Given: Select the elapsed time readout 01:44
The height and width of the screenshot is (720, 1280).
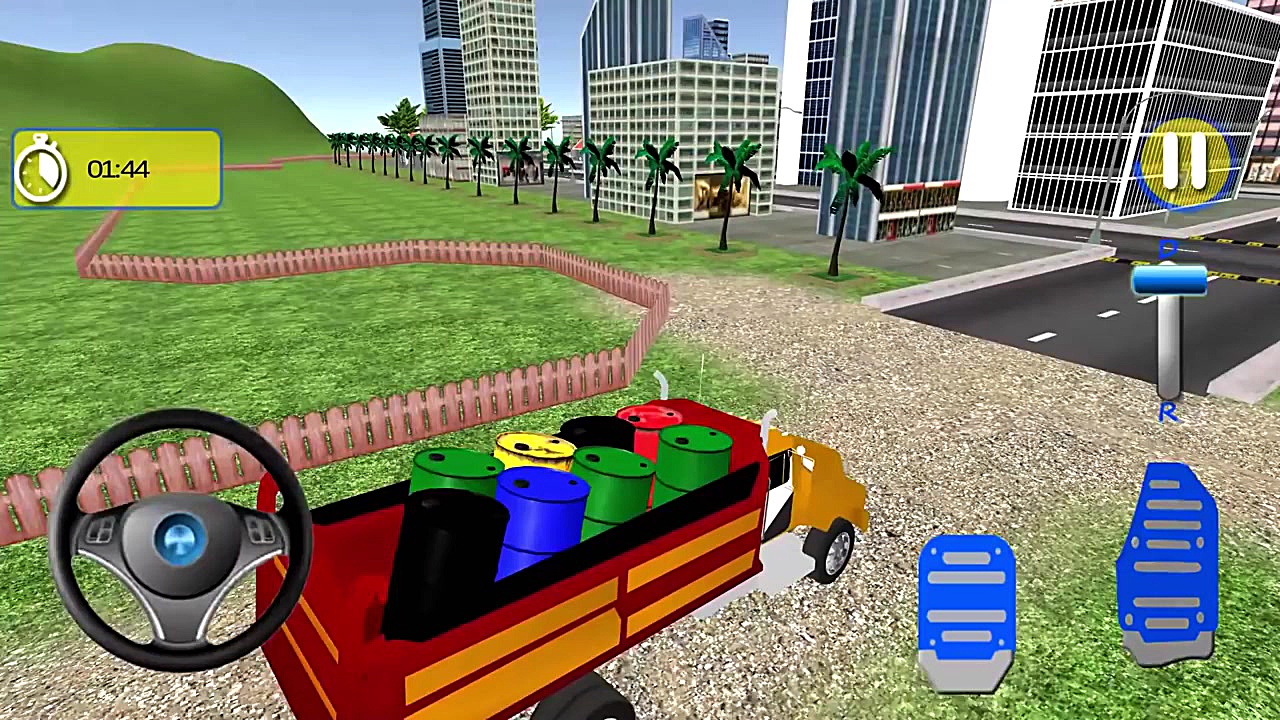Looking at the screenshot, I should pos(117,169).
